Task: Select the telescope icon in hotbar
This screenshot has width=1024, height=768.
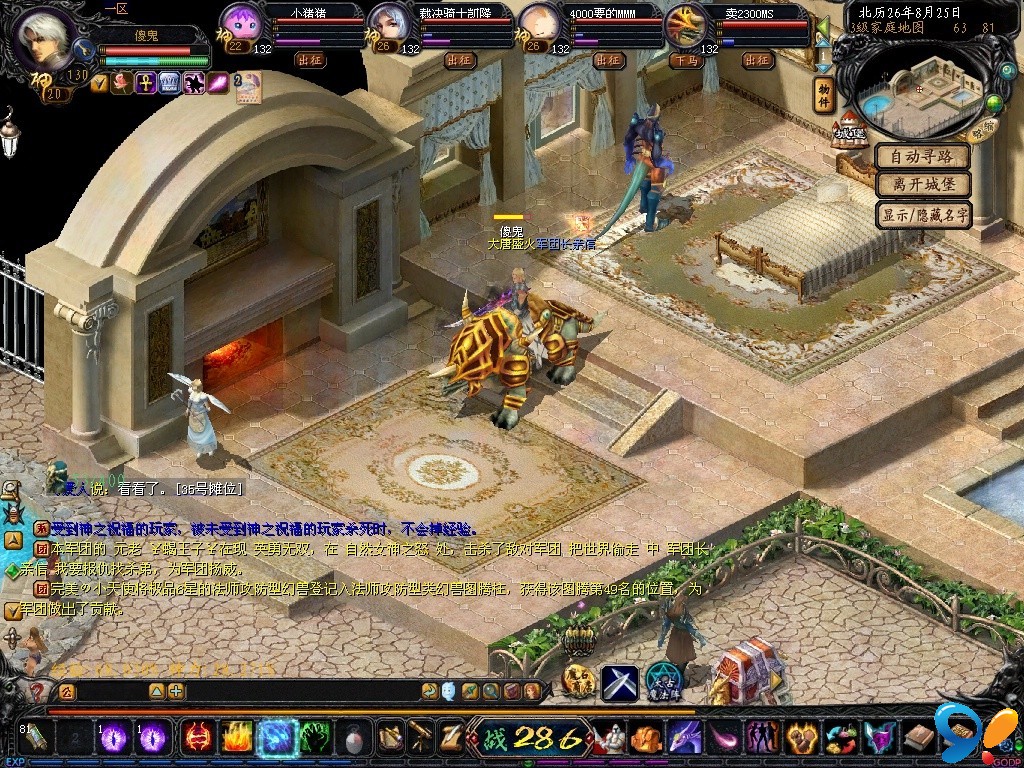Action: [421, 738]
